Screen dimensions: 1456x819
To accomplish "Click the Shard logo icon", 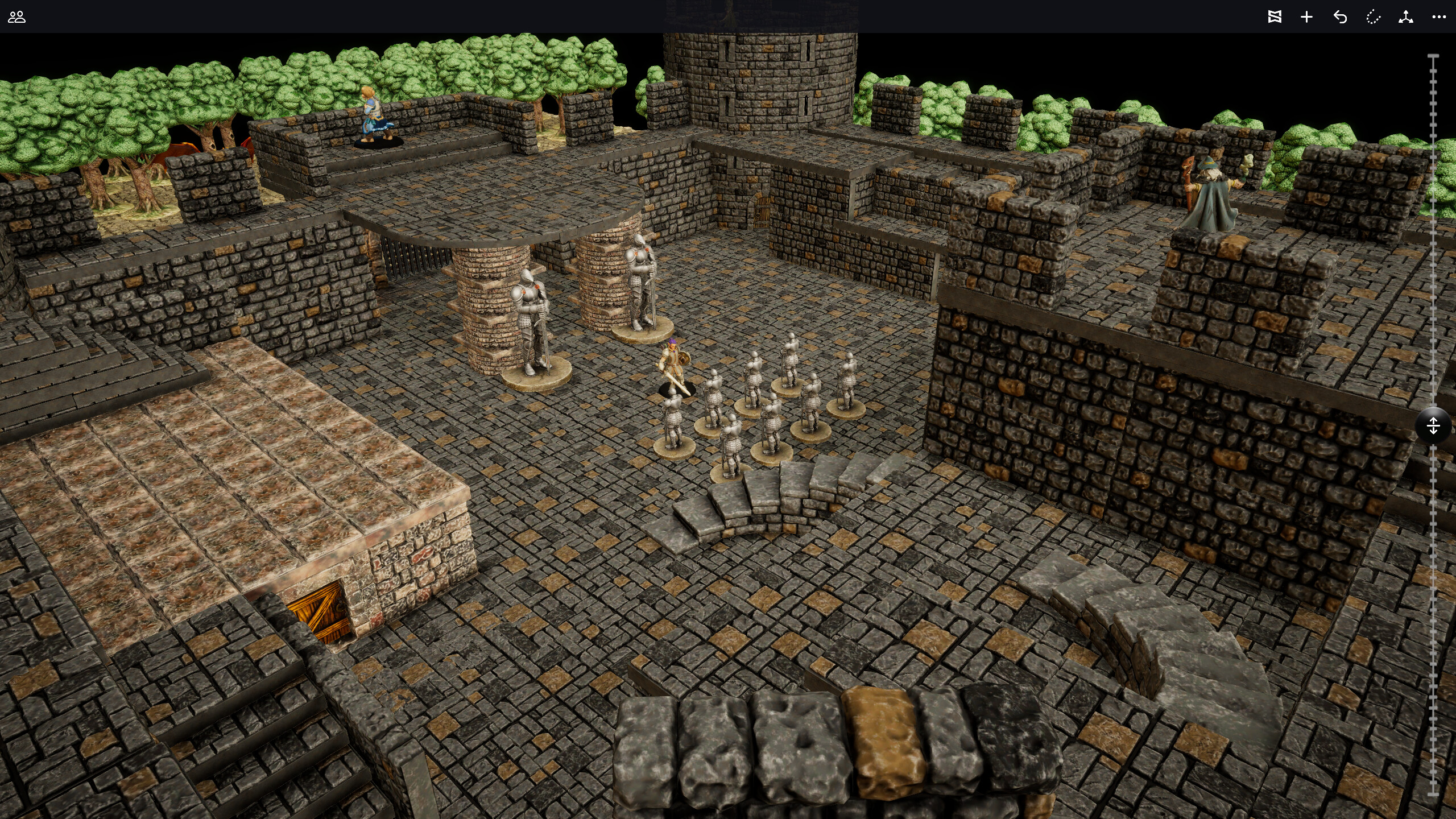I will point(1275,17).
